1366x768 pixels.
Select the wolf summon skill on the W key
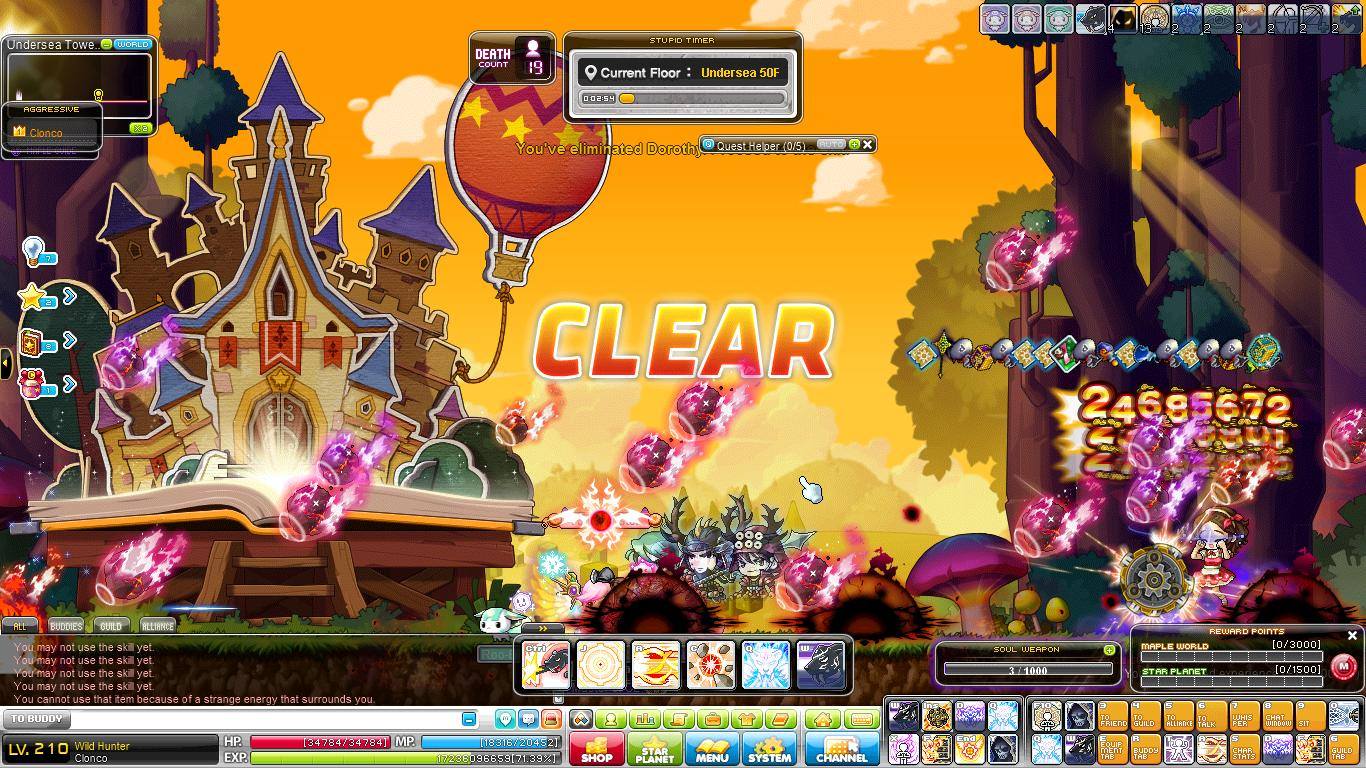tap(820, 665)
